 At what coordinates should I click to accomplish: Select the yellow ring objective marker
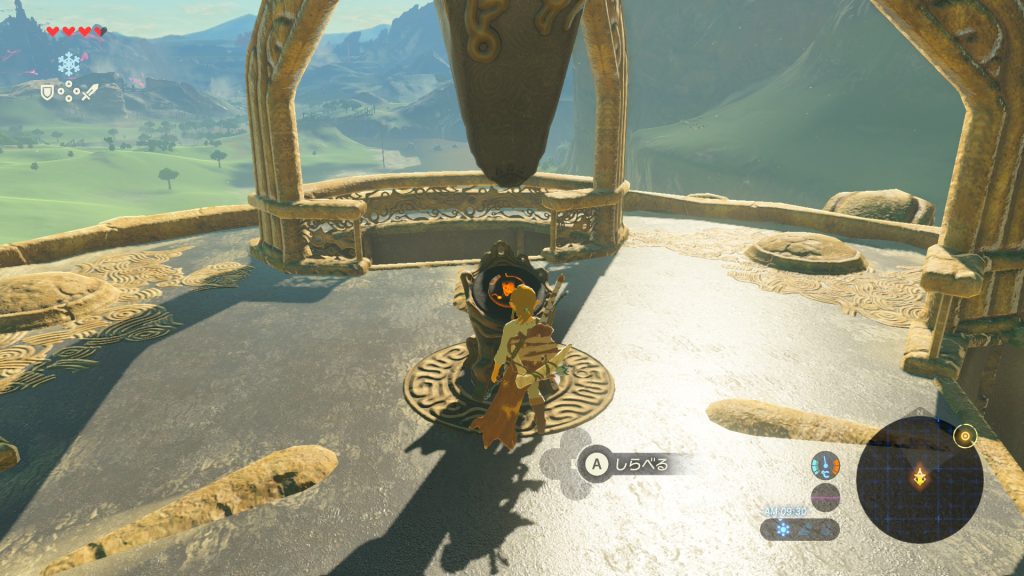click(x=965, y=435)
